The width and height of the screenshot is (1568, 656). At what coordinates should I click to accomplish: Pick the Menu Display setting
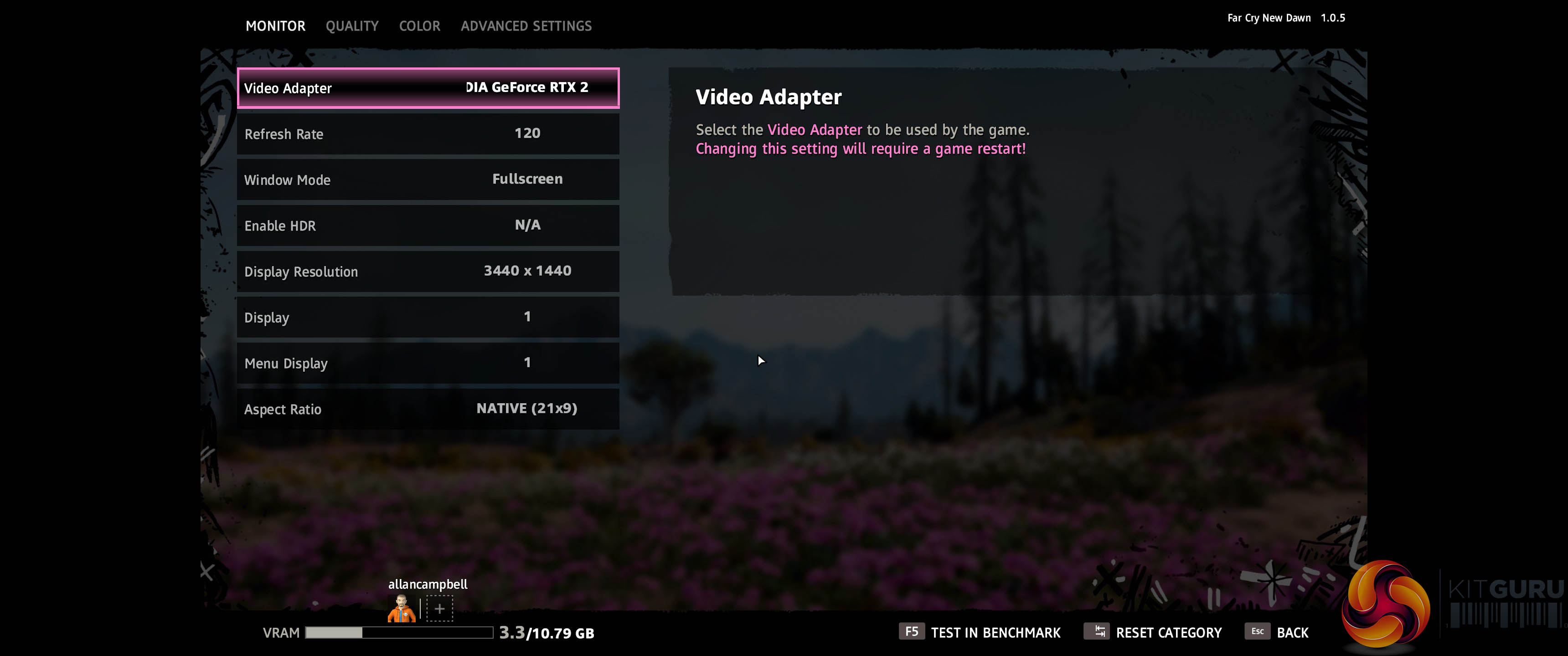coord(428,363)
